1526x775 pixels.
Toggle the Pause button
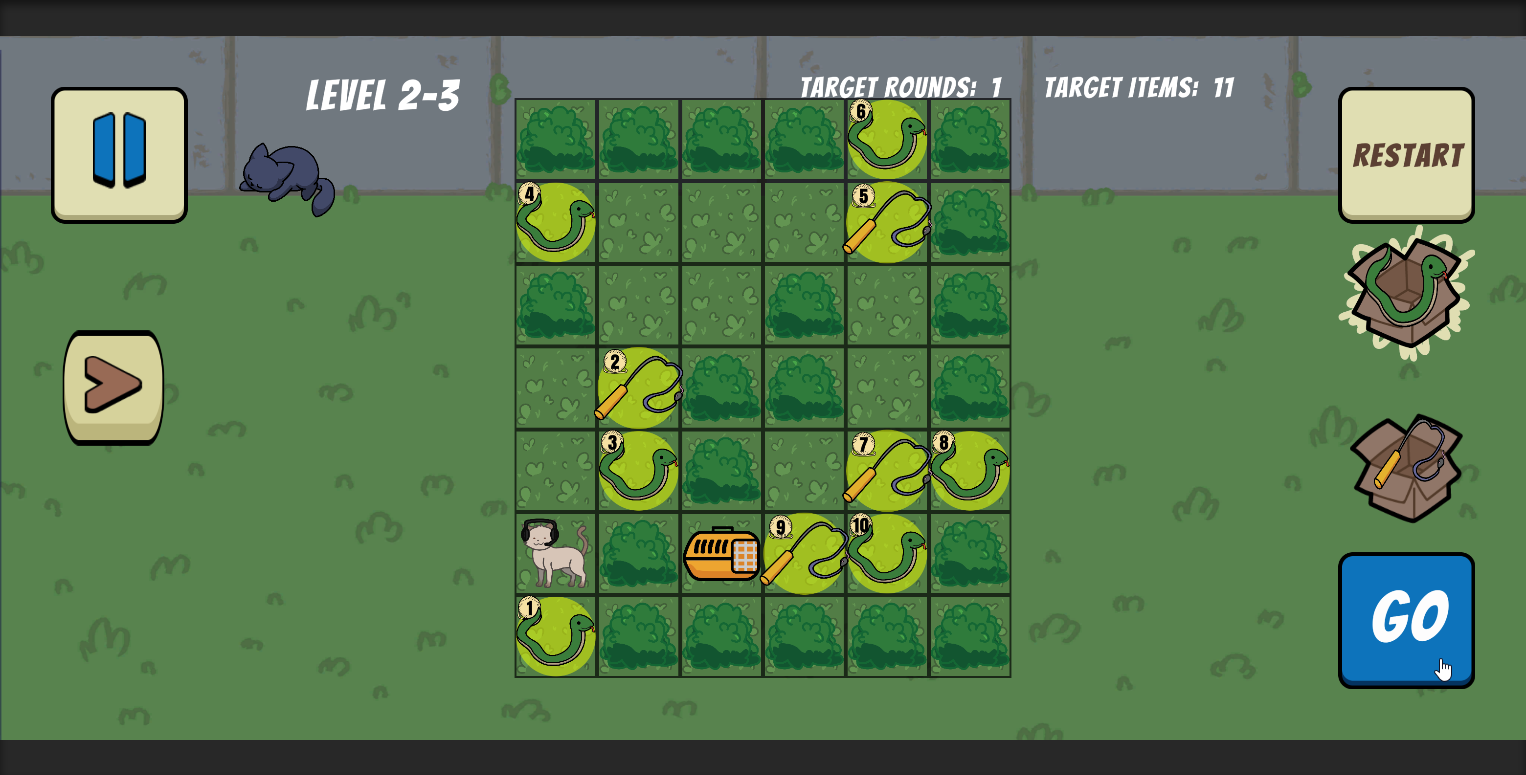point(118,153)
